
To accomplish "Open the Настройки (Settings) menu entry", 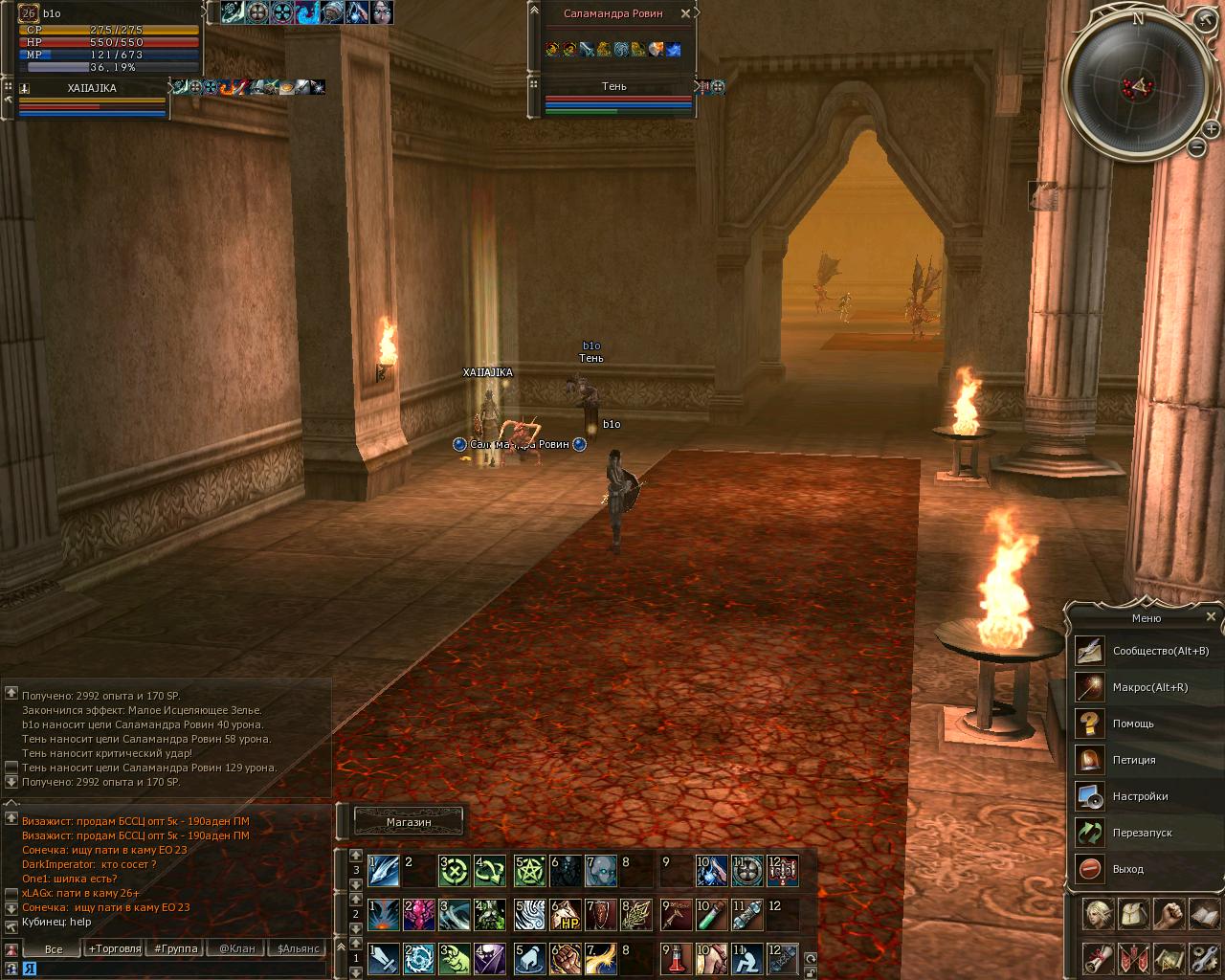I will [x=1140, y=796].
